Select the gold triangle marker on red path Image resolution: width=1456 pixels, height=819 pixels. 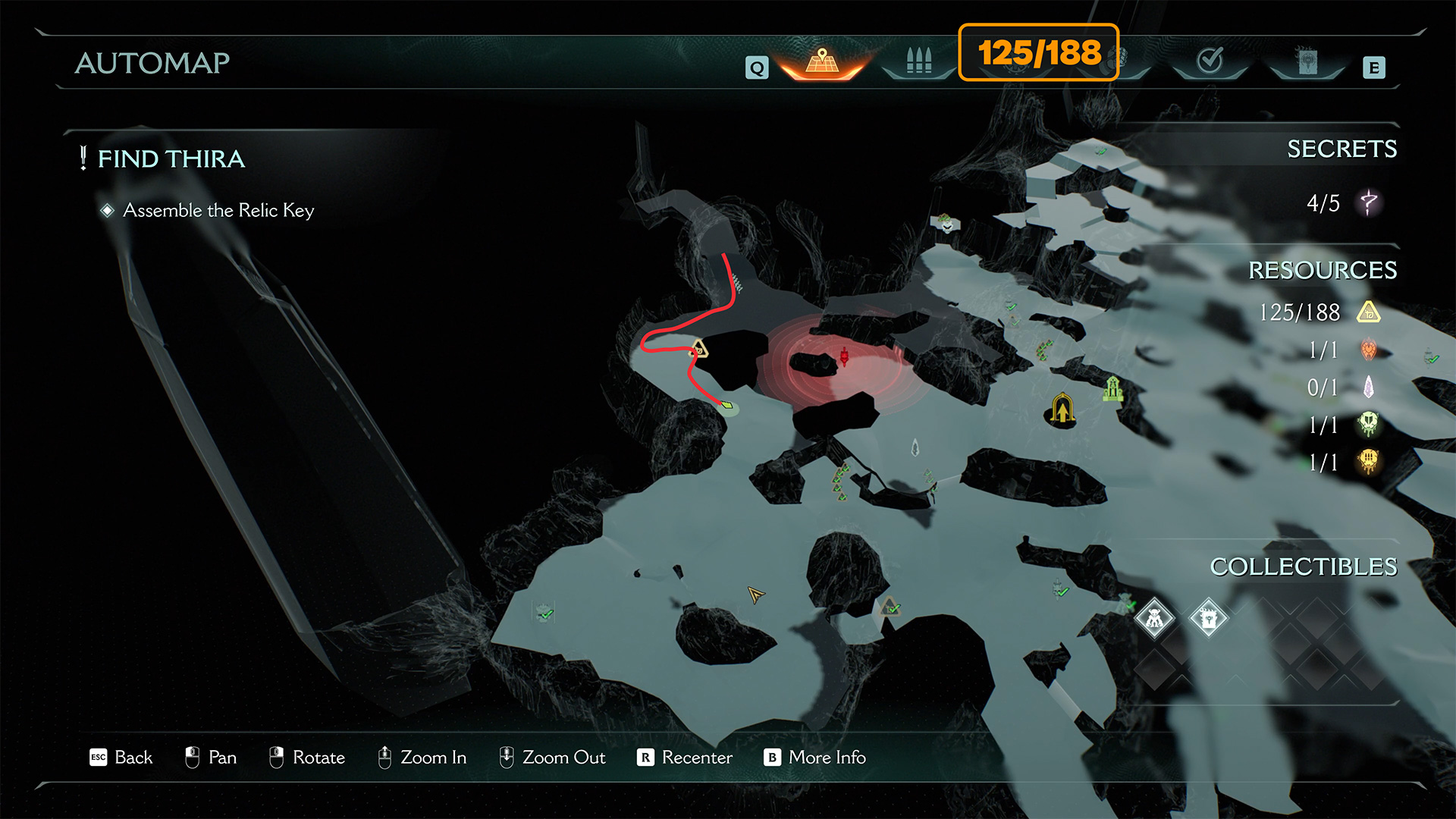coord(698,350)
